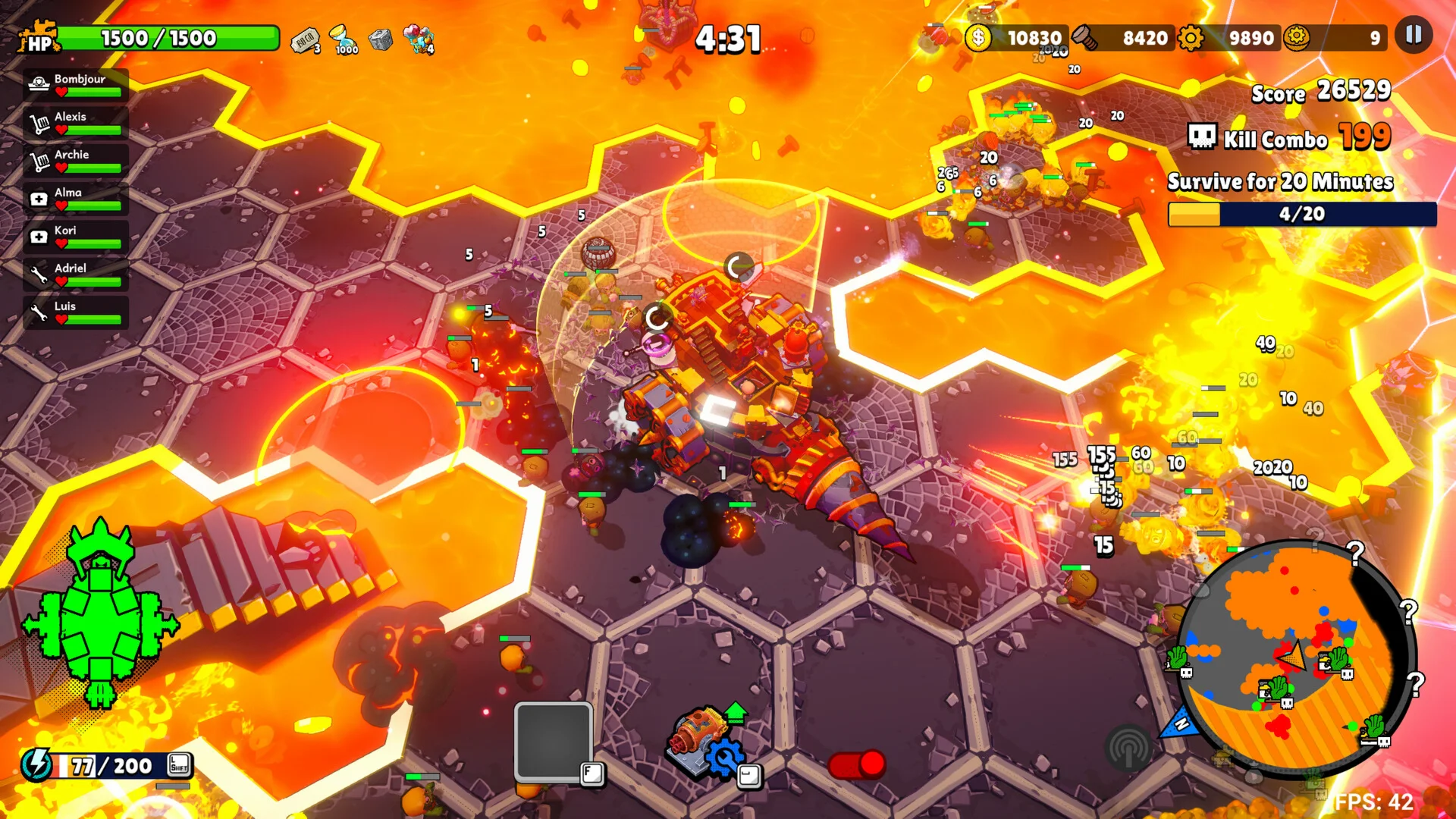This screenshot has height=819, width=1456.
Task: Select crew member Alexis in the crew list
Action: pyautogui.click(x=76, y=122)
